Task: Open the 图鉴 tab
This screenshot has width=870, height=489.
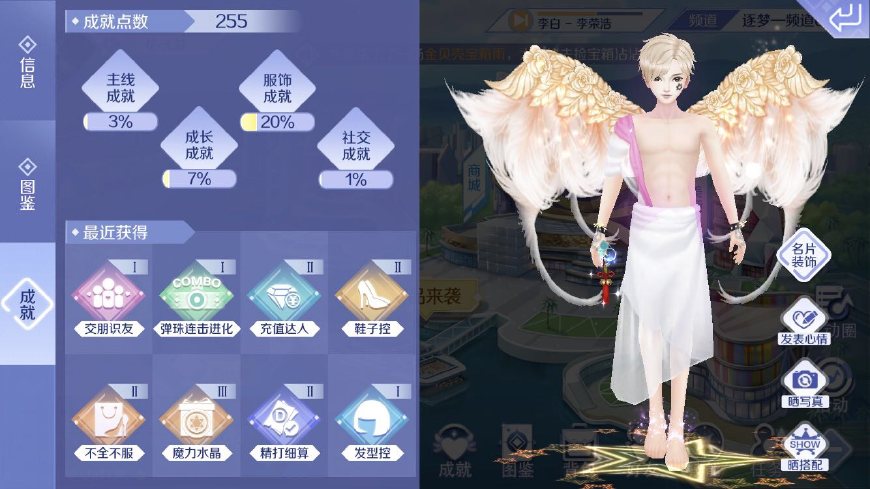Action: 27,184
